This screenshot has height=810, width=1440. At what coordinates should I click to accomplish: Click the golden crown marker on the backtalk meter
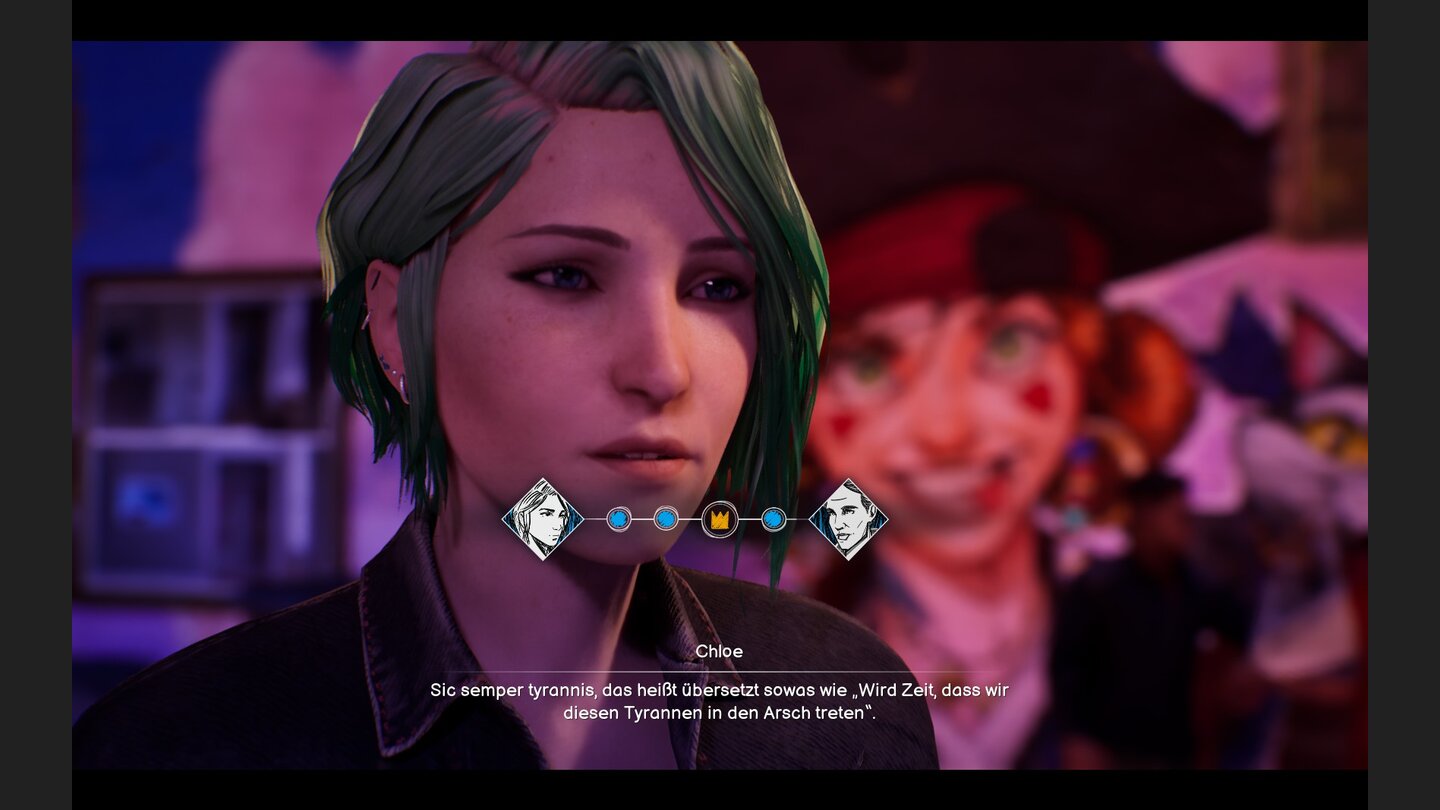(x=720, y=519)
